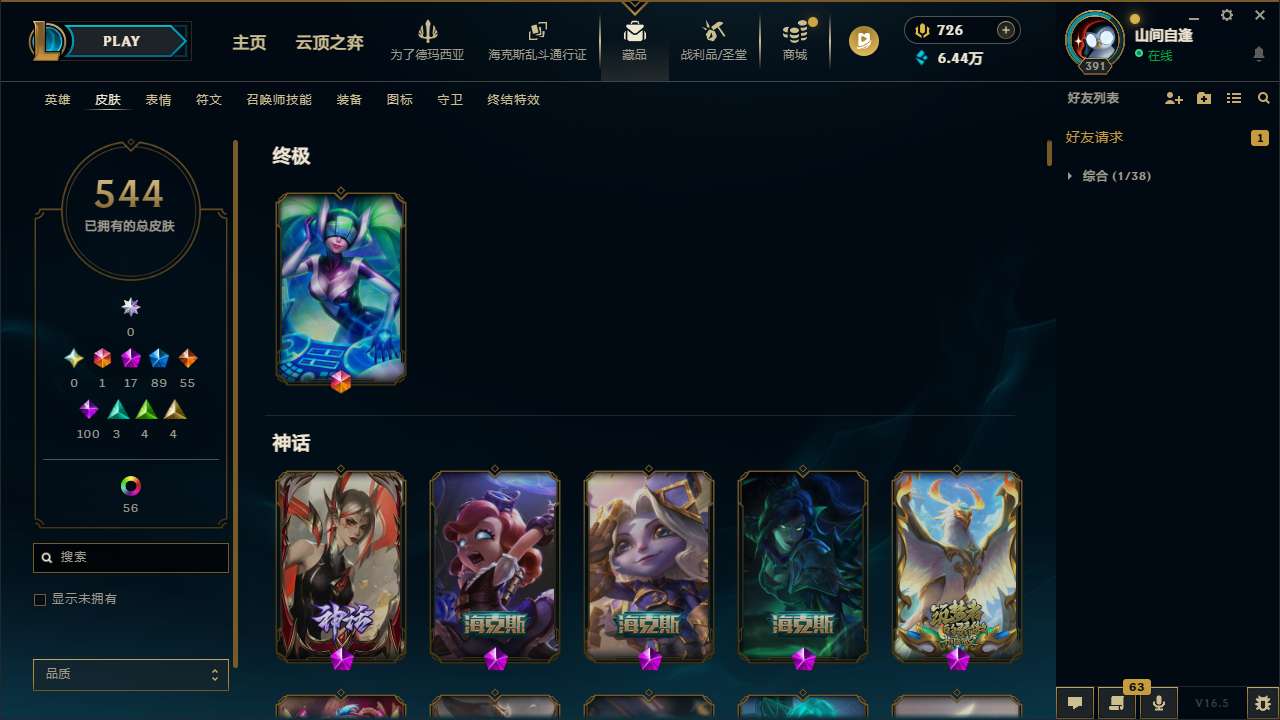Select the chroma color wheel icon
1280x720 pixels.
[130, 484]
